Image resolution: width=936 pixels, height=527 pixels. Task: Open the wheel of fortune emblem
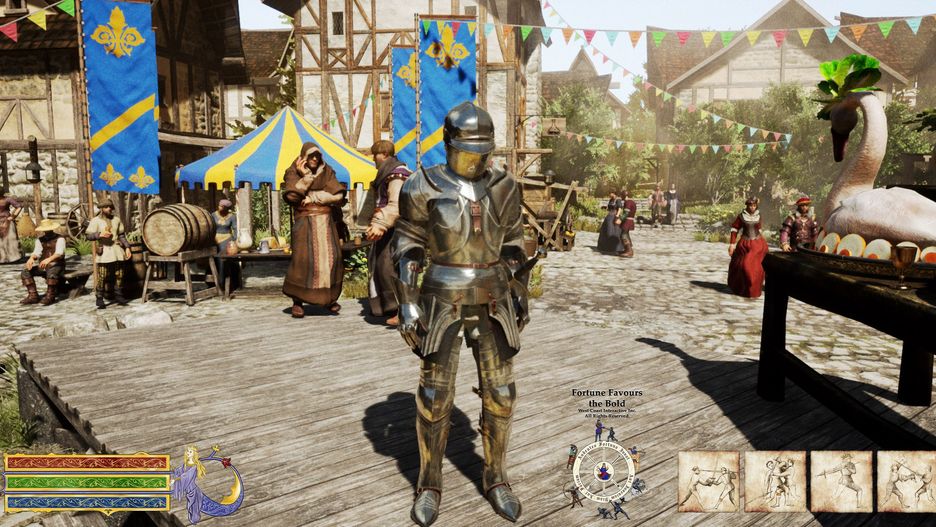603,472
